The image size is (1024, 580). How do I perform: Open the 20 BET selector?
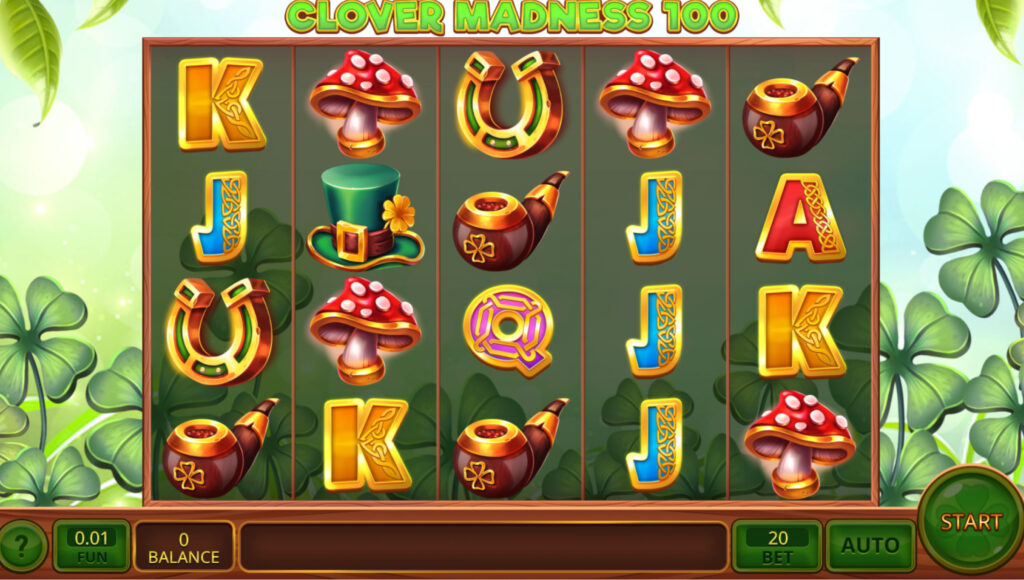(x=777, y=546)
